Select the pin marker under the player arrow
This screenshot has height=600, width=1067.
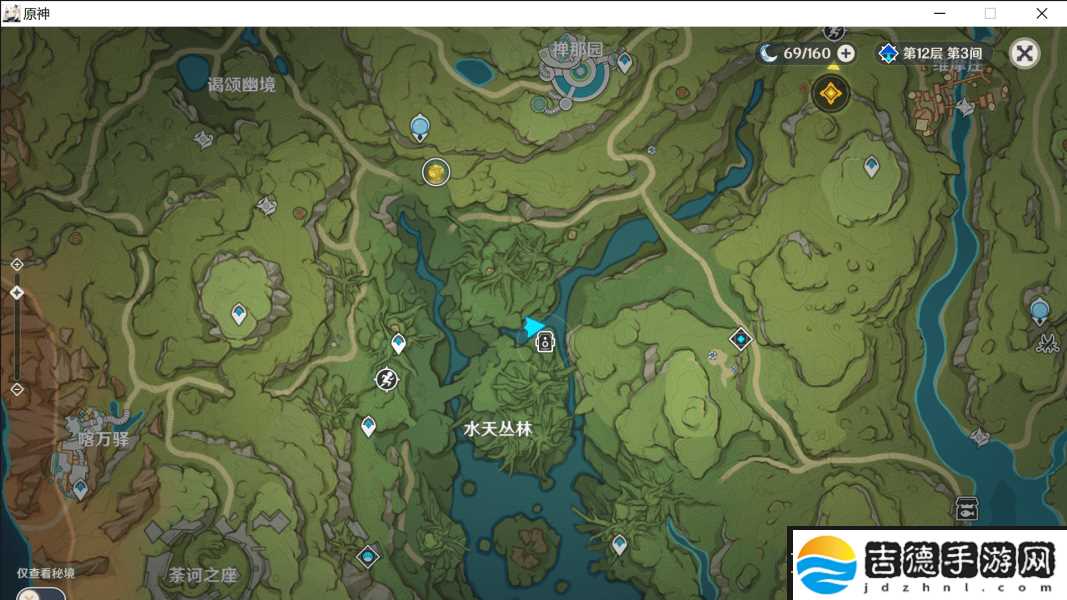(x=545, y=344)
